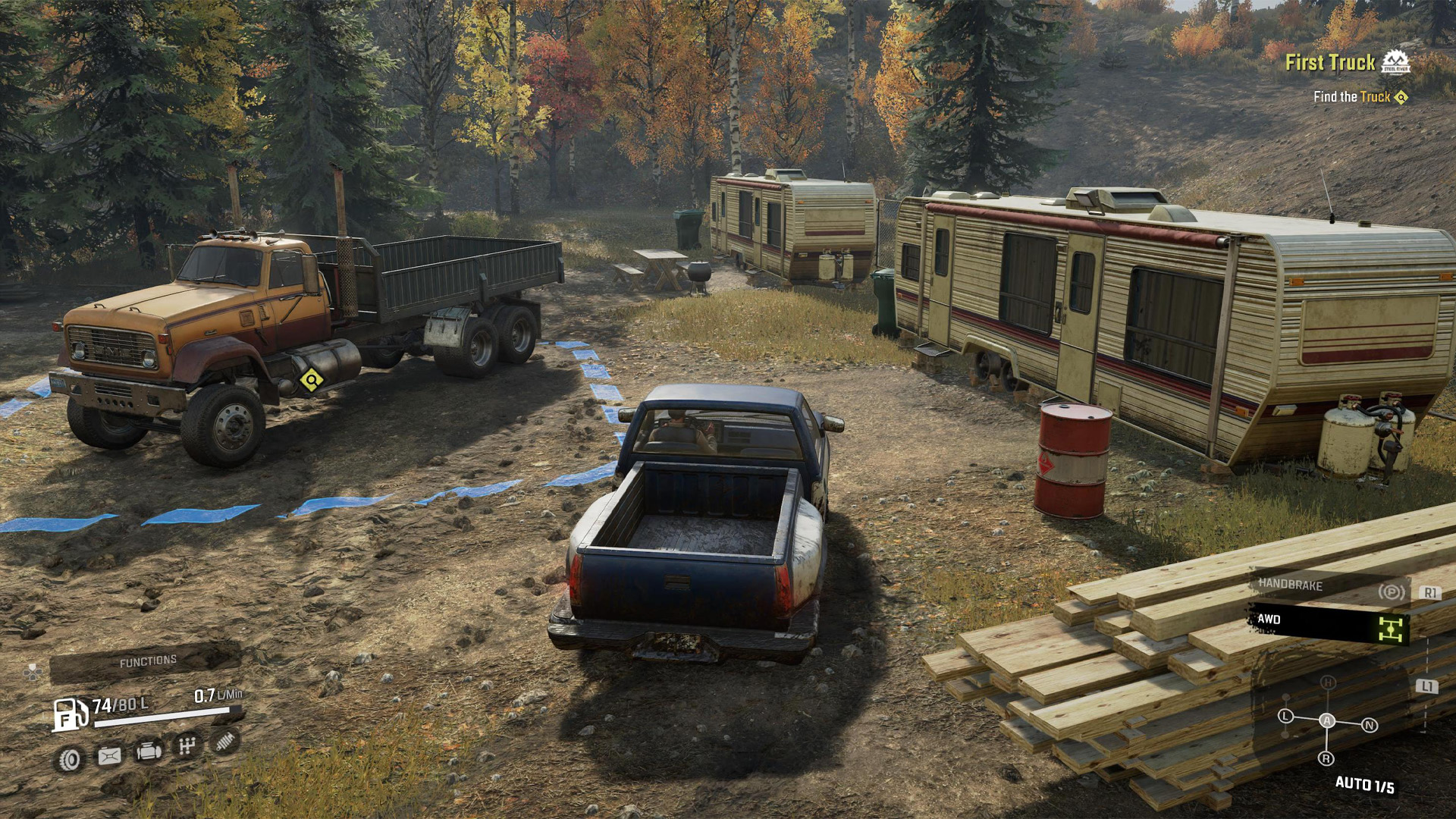Click the gearbox status icon
The image size is (1456, 819).
click(x=187, y=746)
